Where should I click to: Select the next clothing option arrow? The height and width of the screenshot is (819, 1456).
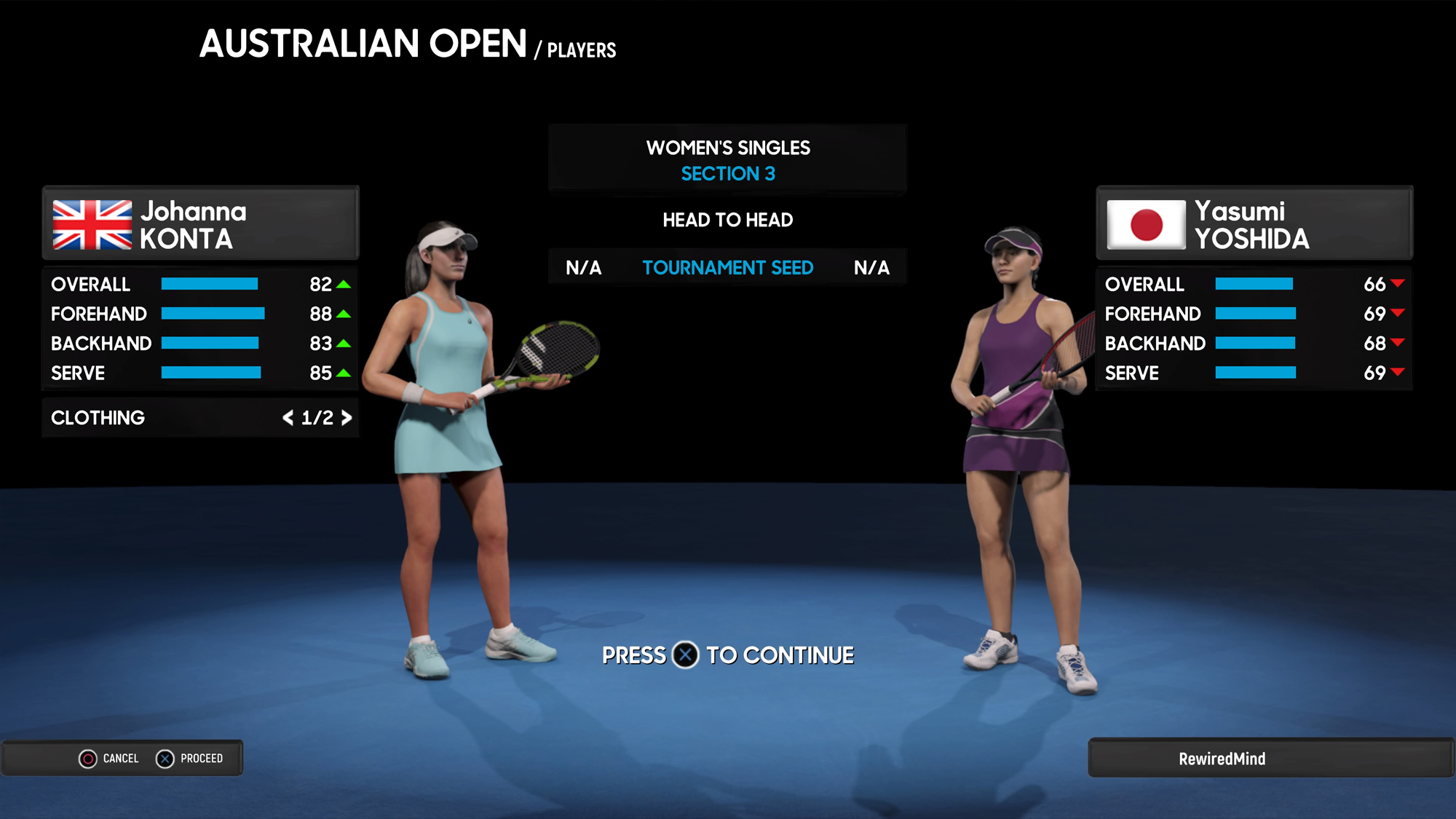(x=347, y=418)
